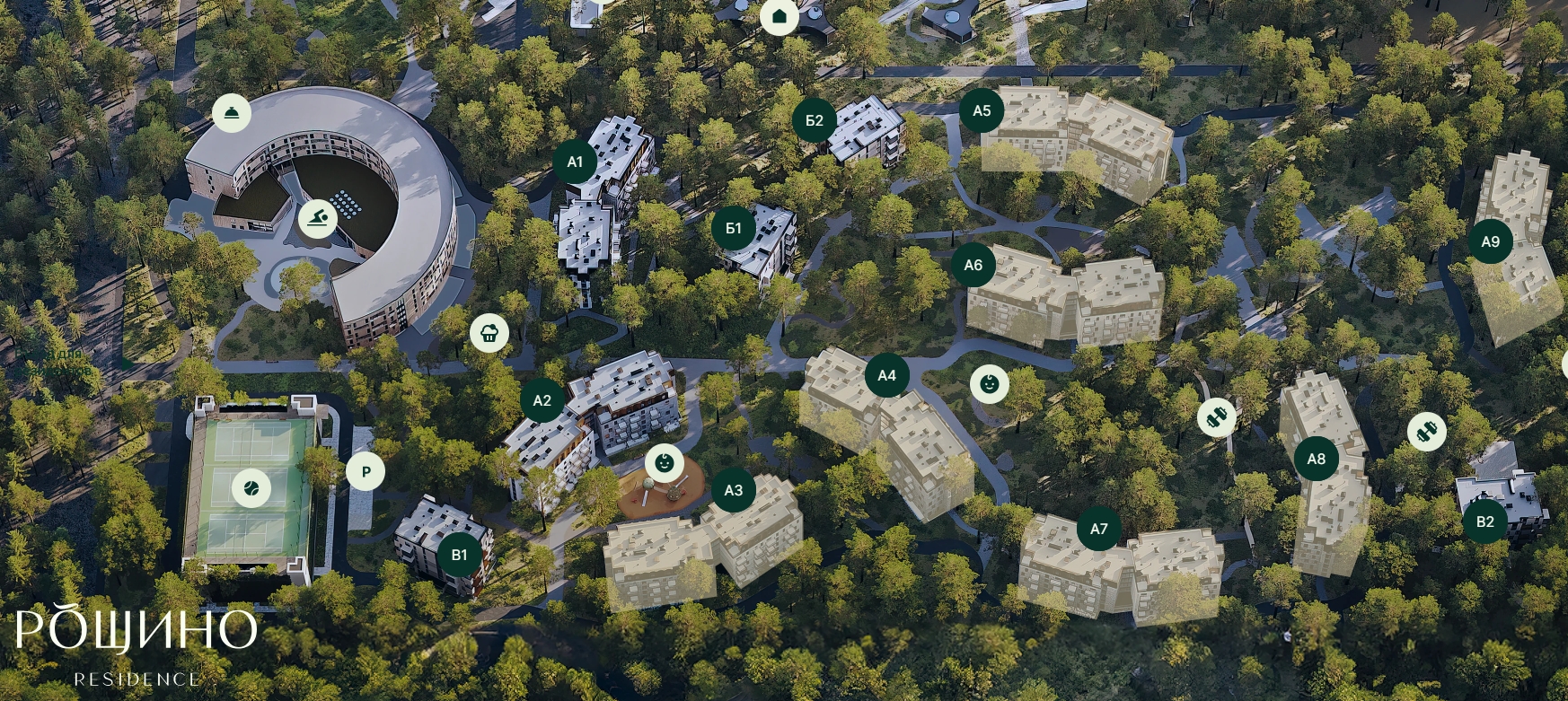The image size is (1568, 701).
Task: Click the service bell icon
Action: 232,113
